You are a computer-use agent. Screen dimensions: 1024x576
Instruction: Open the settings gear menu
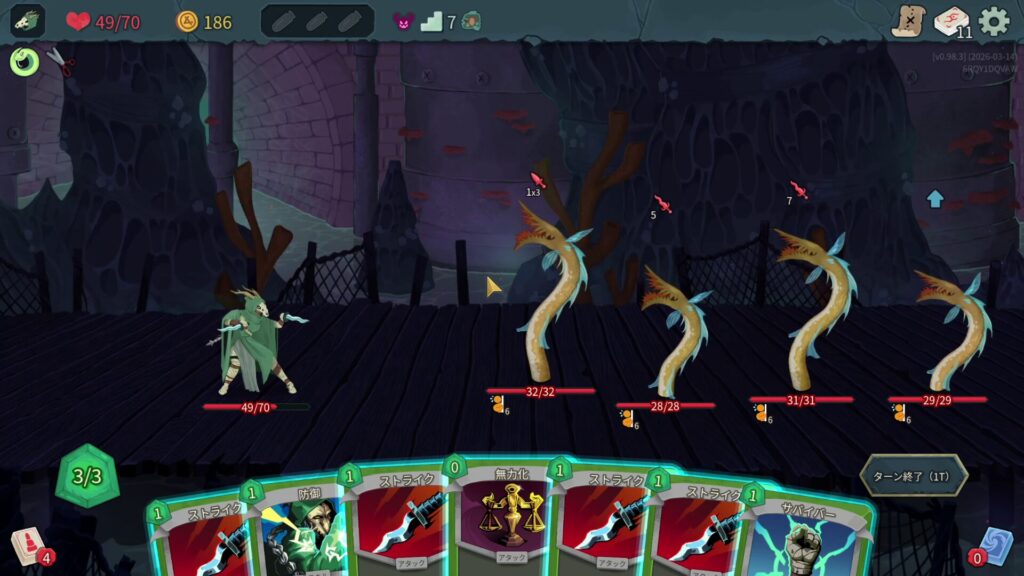pyautogui.click(x=993, y=21)
